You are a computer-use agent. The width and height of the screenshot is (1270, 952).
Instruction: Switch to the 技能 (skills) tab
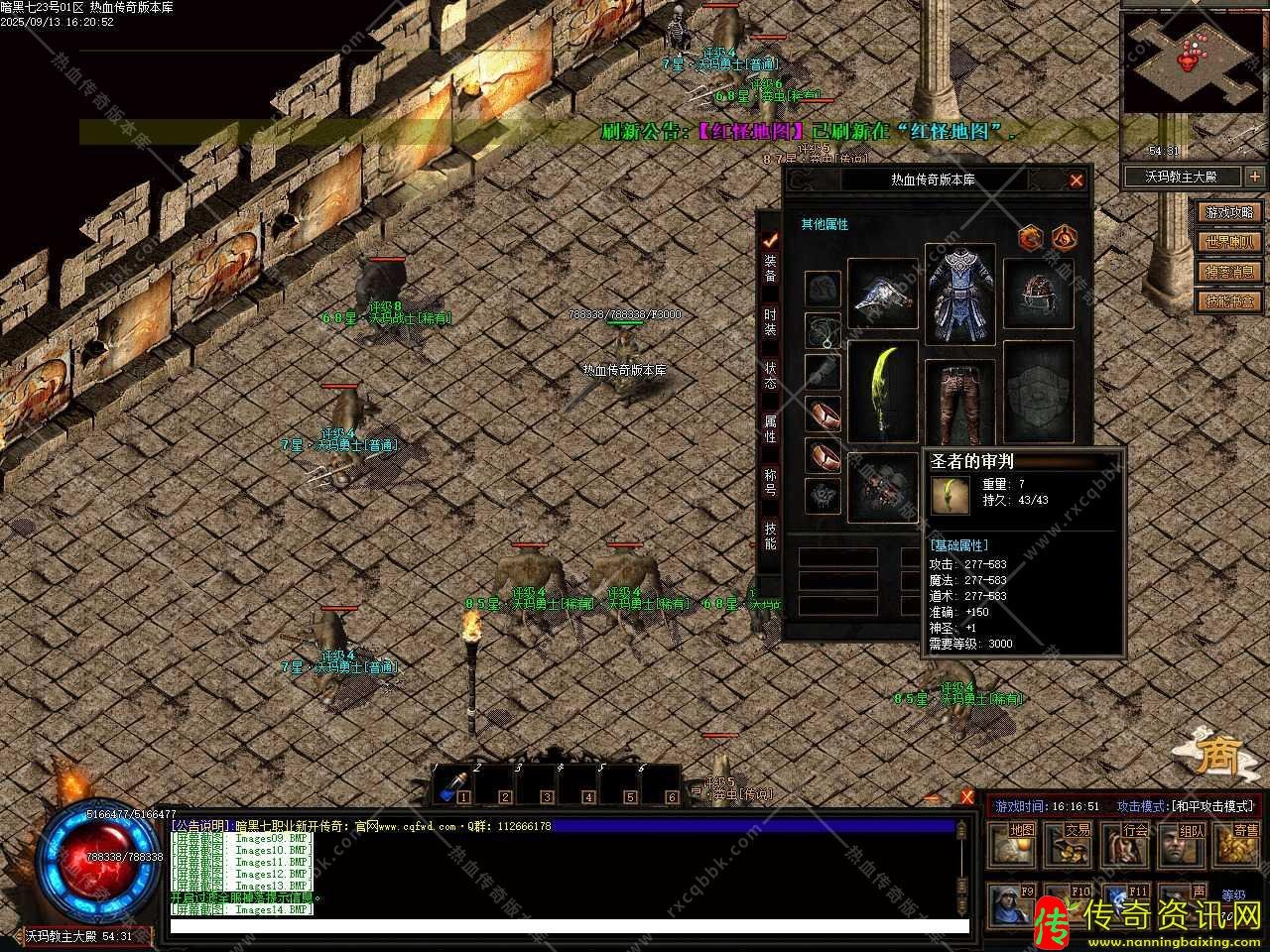point(770,535)
